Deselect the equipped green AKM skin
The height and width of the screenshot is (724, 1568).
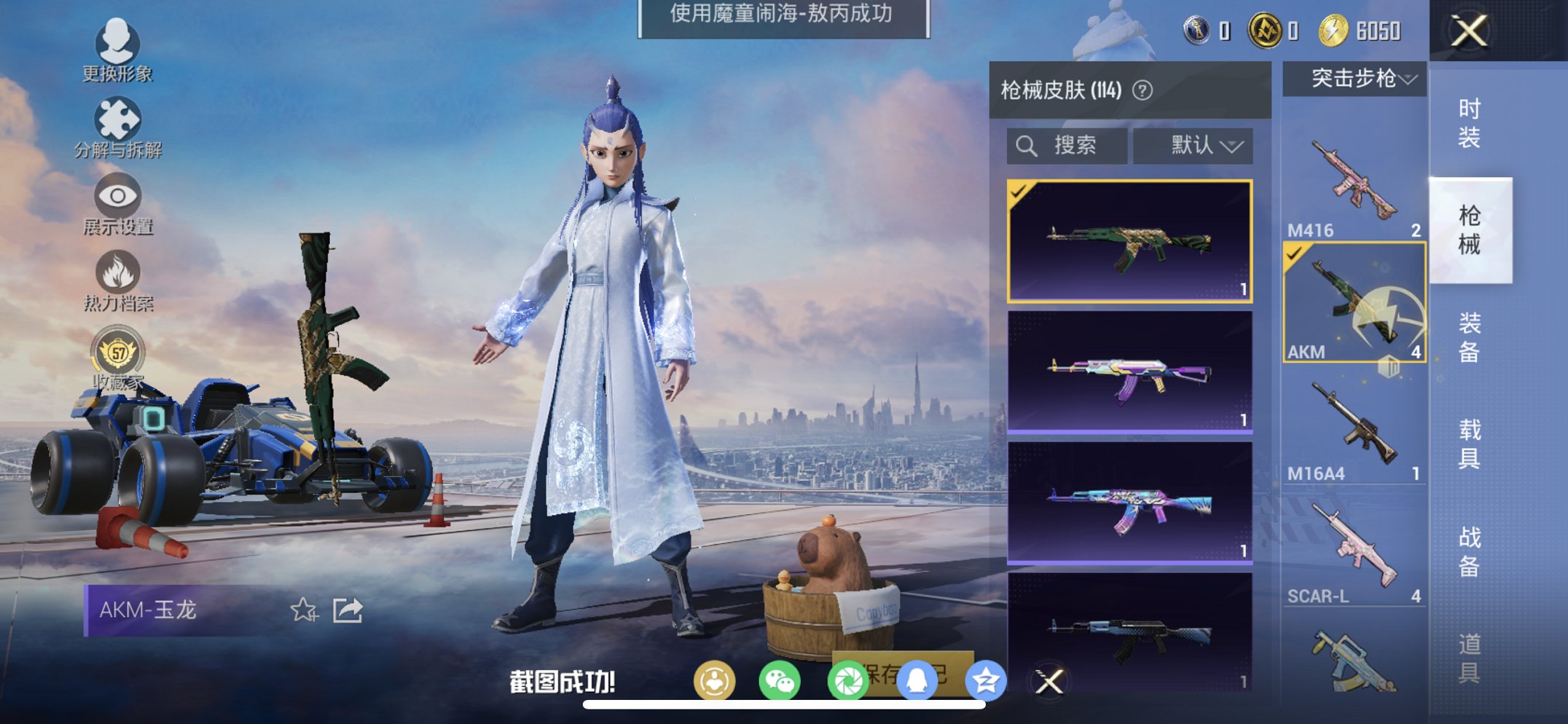click(x=1130, y=240)
